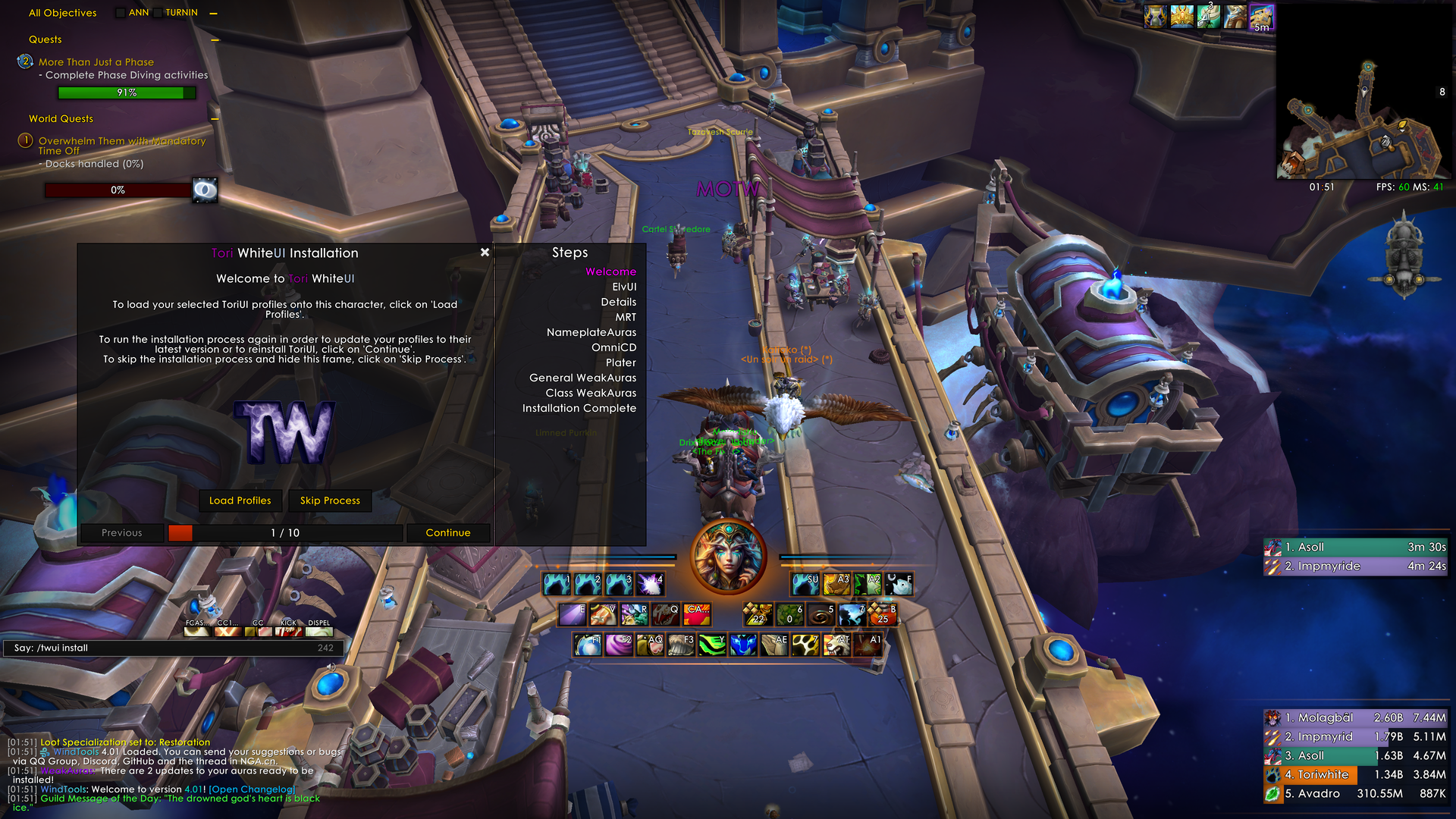
Task: Show the Class WeakAuras step
Action: 591,394
